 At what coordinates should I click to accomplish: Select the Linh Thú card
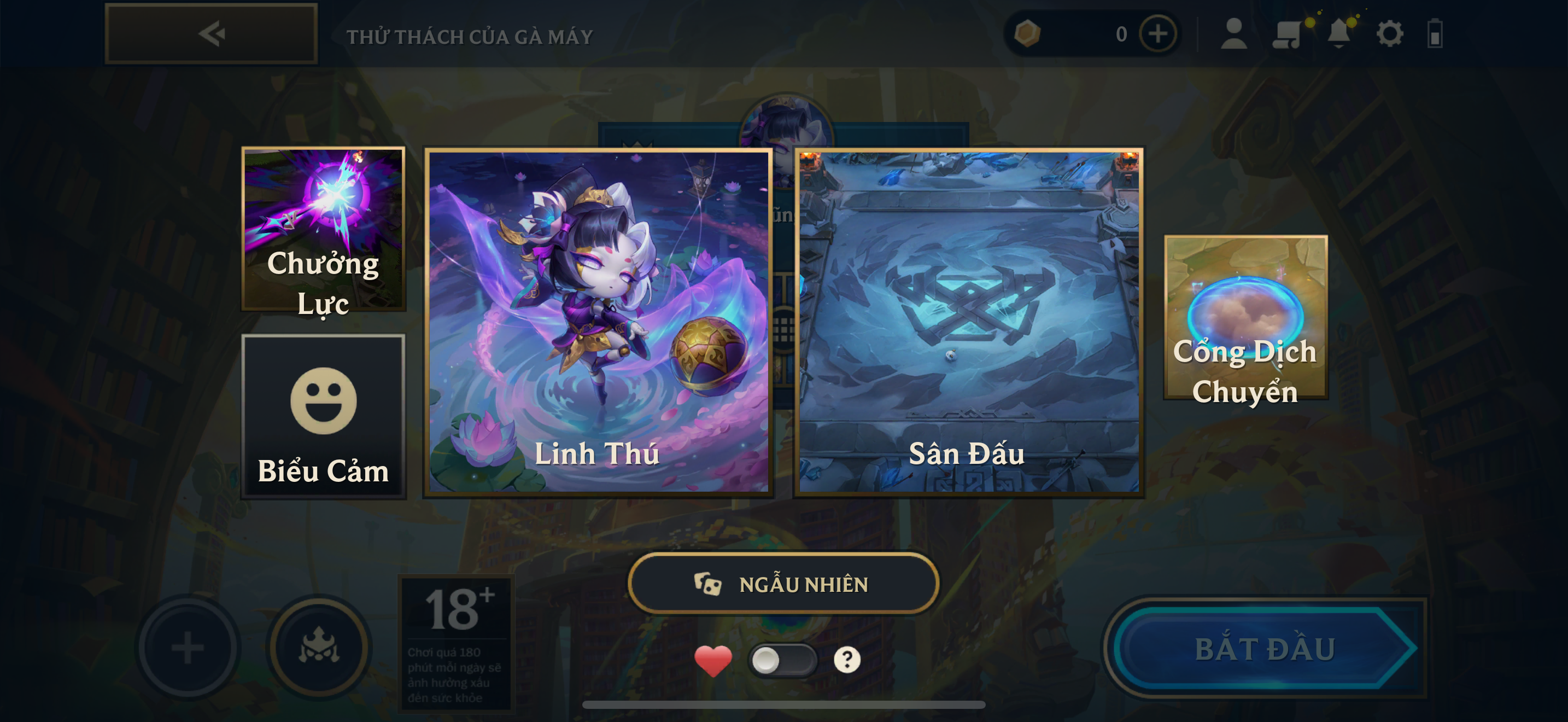(598, 322)
